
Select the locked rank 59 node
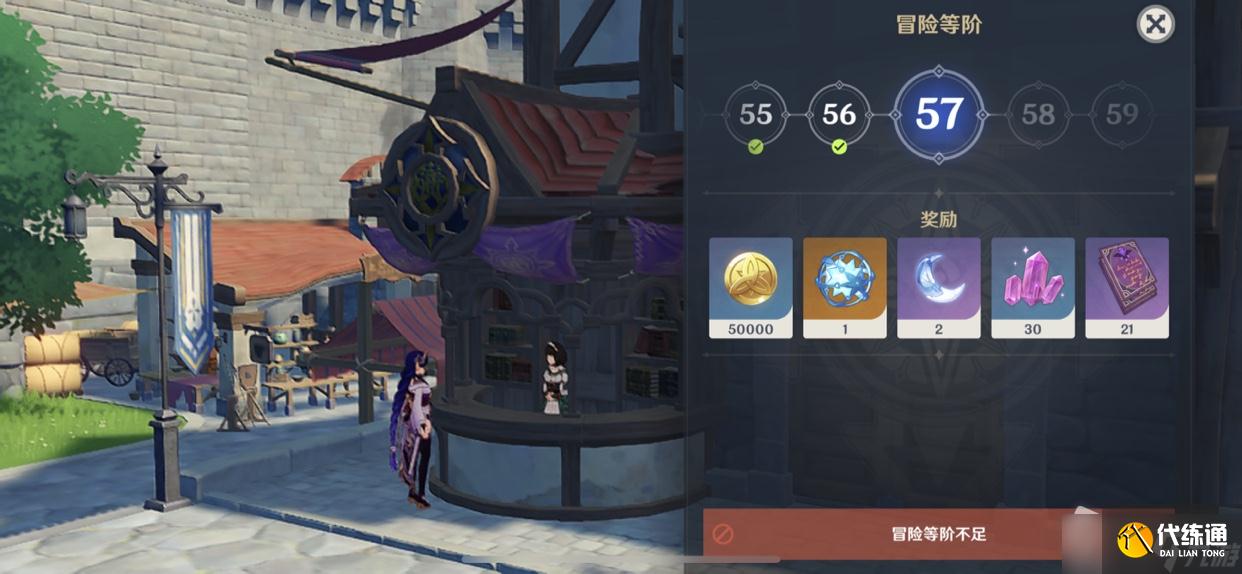tap(1122, 115)
